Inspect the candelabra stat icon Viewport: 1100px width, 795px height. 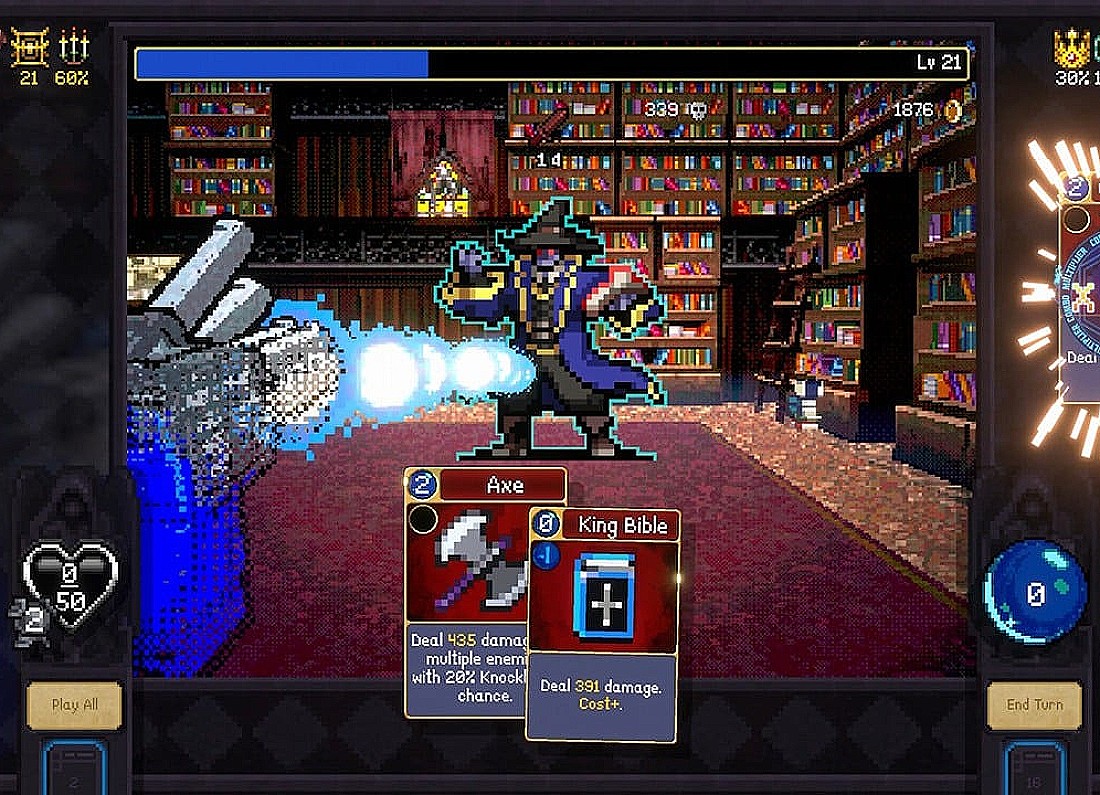point(74,46)
